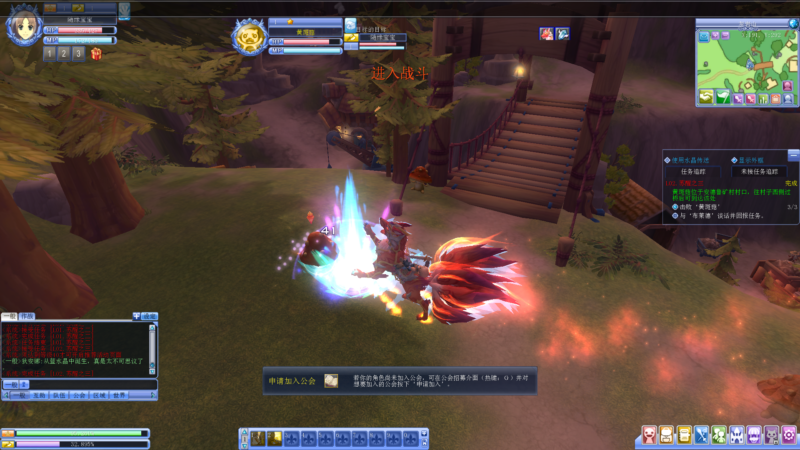Image resolution: width=800 pixels, height=450 pixels.
Task: Switch to the 未接任务追踪 tab
Action: pyautogui.click(x=759, y=171)
